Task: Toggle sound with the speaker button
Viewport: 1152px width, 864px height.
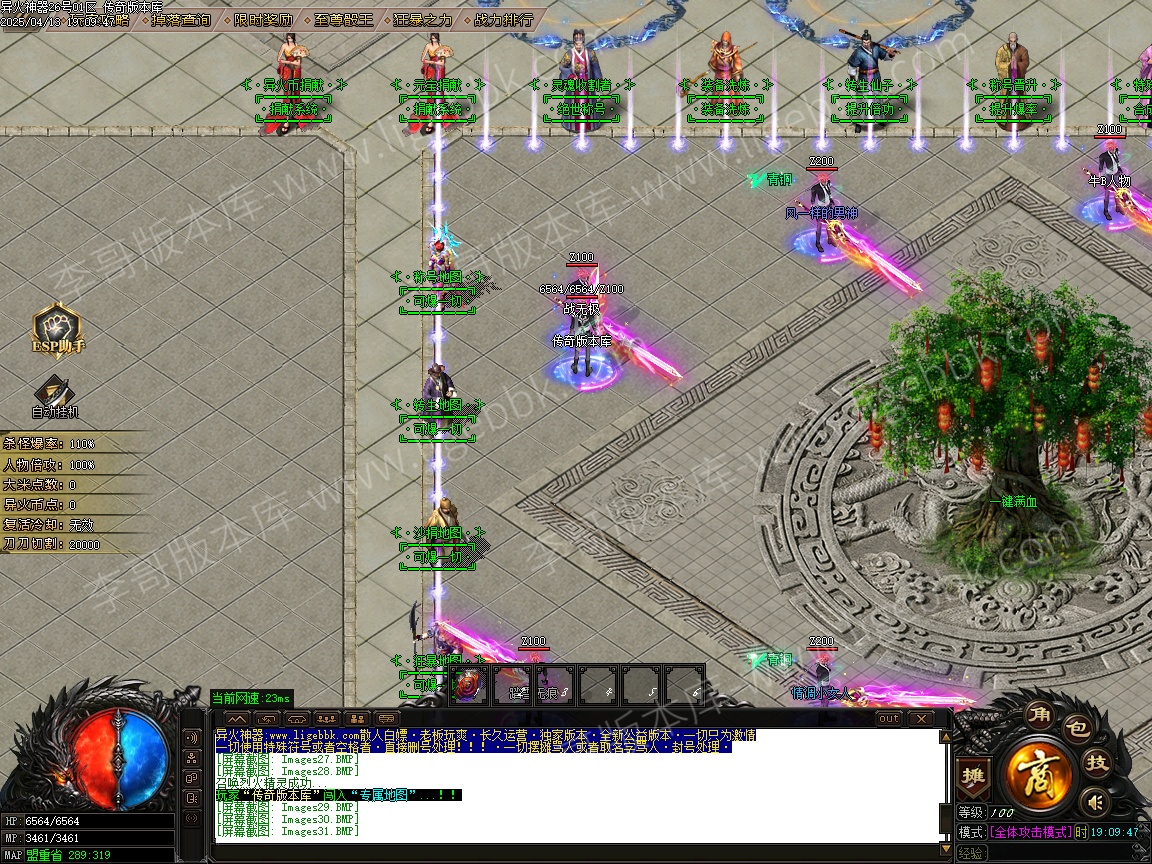Action: [x=1096, y=801]
